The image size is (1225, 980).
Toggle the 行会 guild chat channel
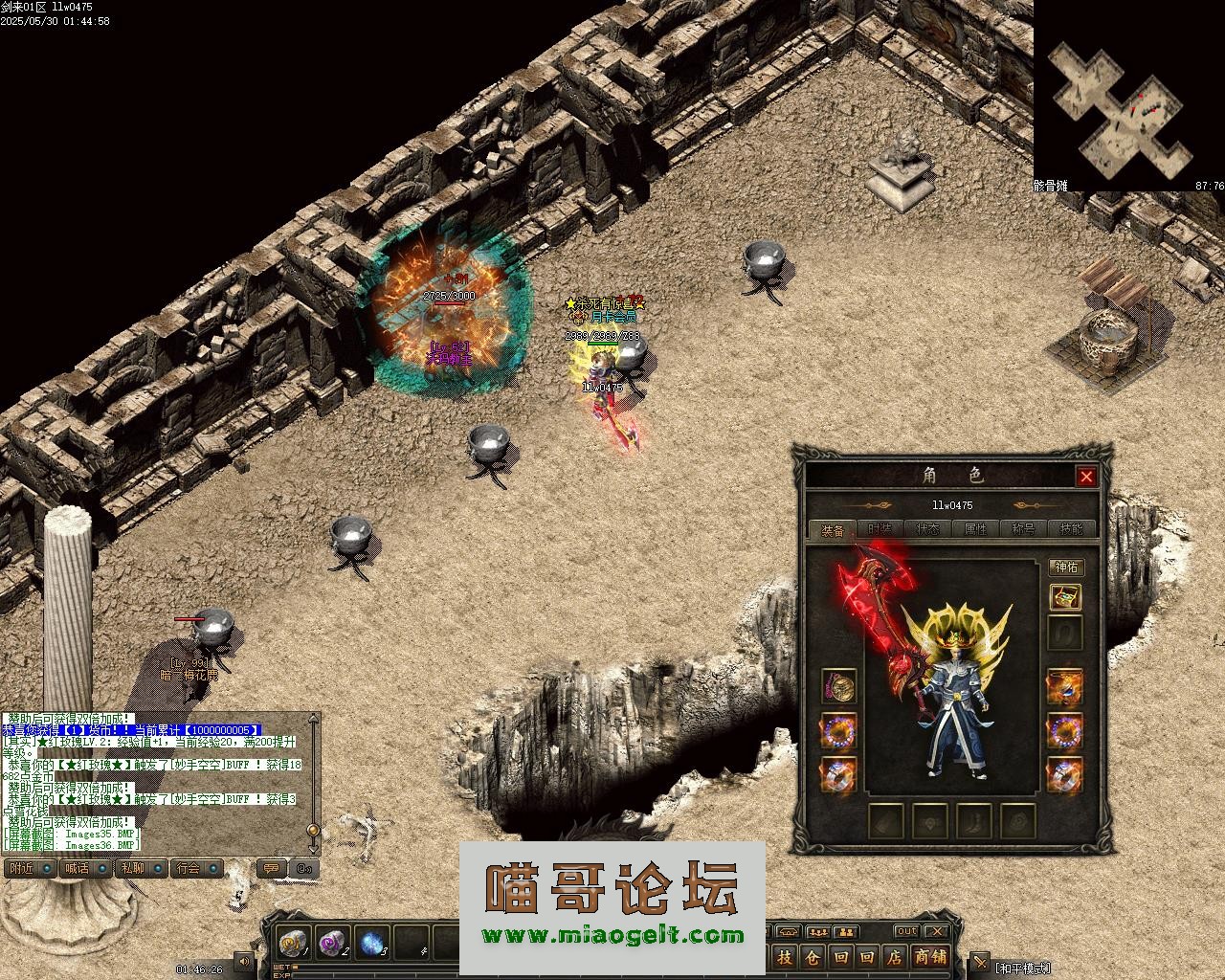pos(197,868)
